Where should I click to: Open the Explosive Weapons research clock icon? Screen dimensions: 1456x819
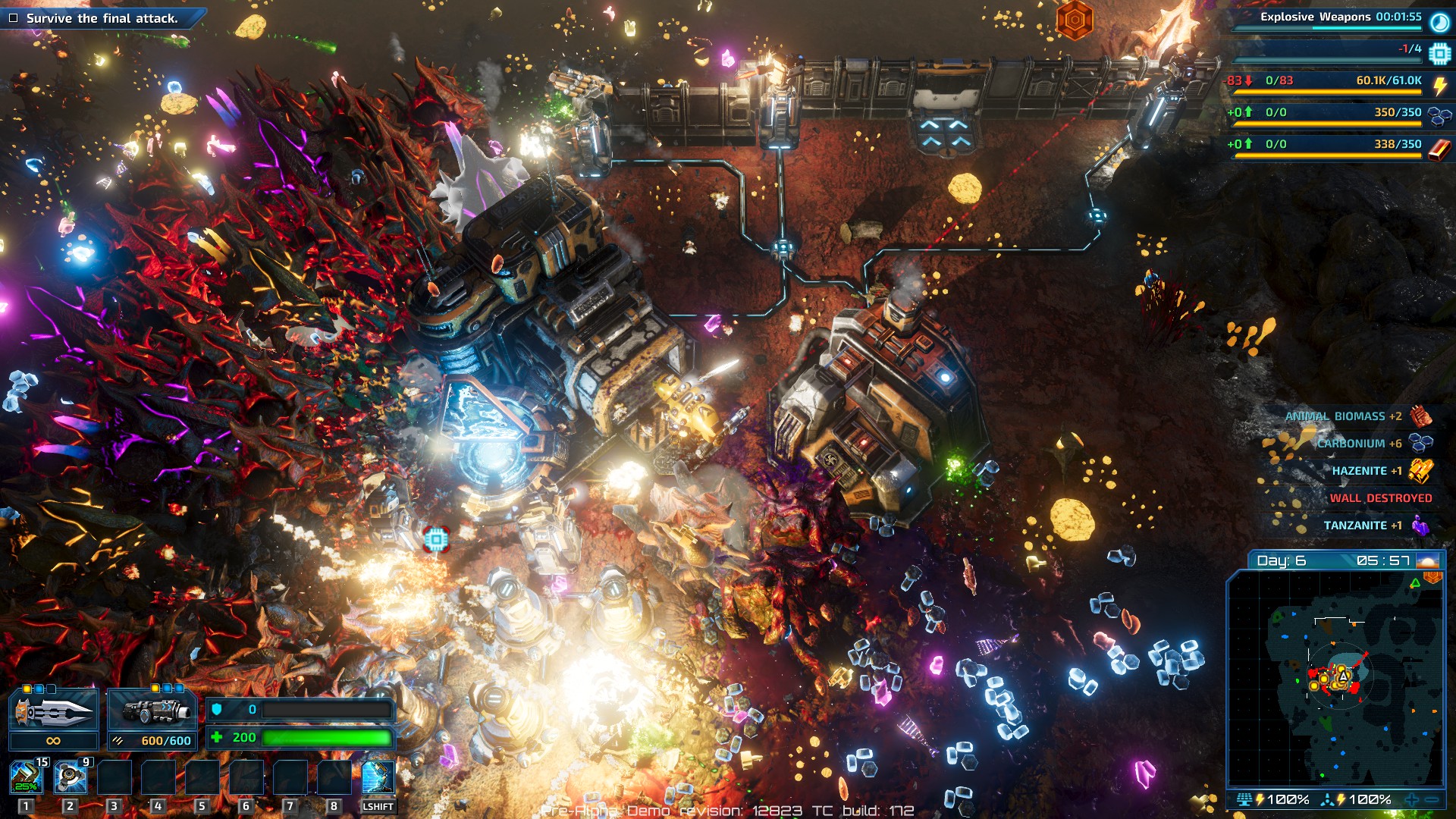1439,22
